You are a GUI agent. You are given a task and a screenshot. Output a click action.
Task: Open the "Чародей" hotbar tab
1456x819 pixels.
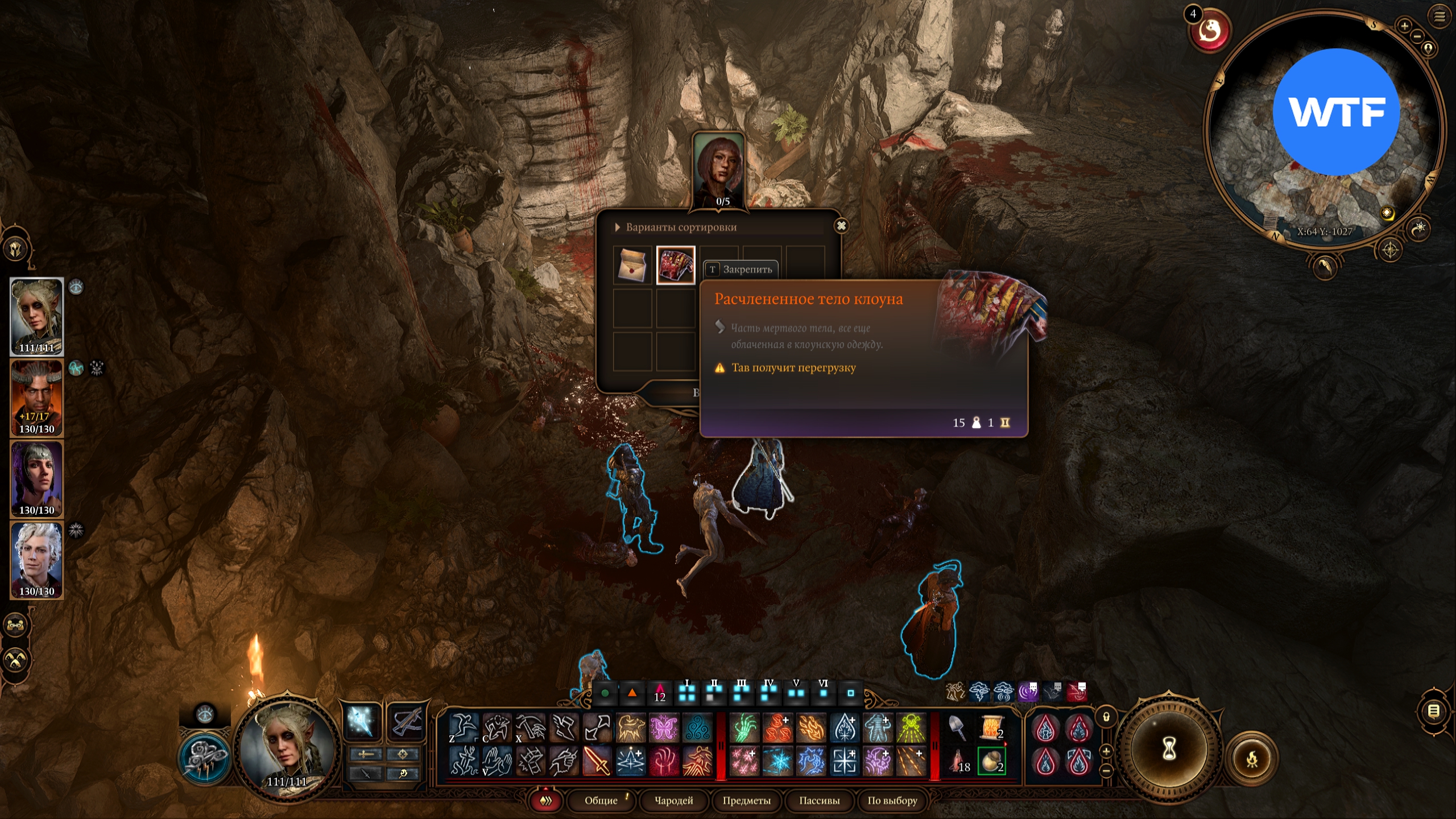click(674, 800)
